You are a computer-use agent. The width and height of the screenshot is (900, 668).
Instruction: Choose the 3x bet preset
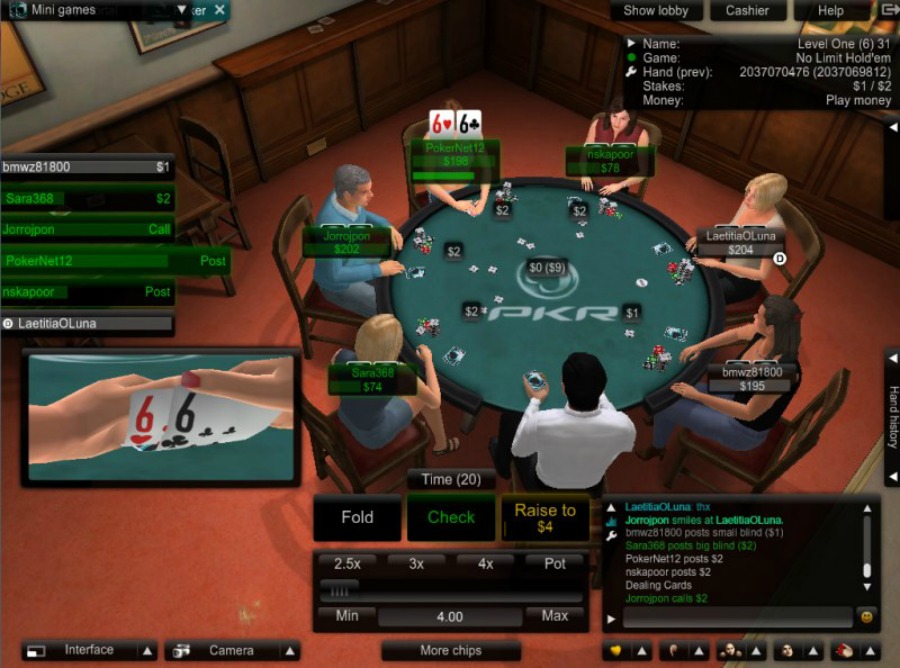click(x=416, y=564)
